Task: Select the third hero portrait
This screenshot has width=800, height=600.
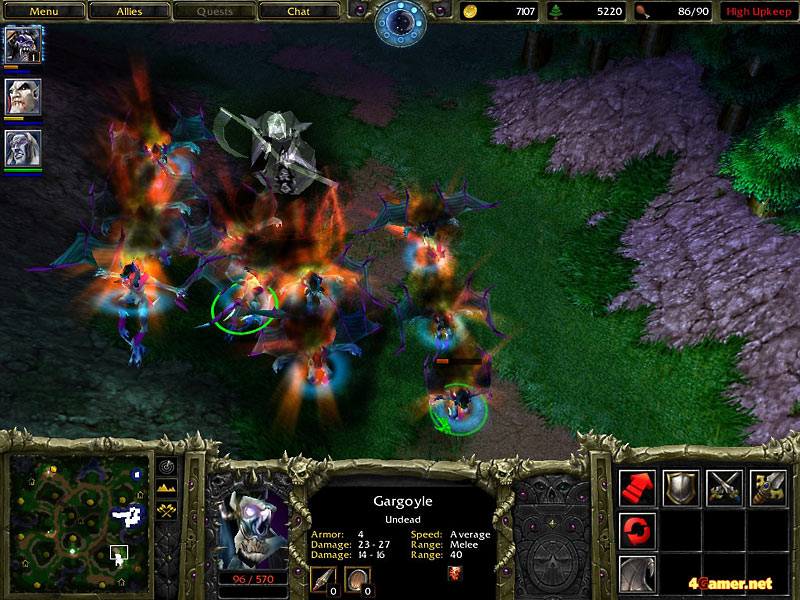Action: (20, 149)
